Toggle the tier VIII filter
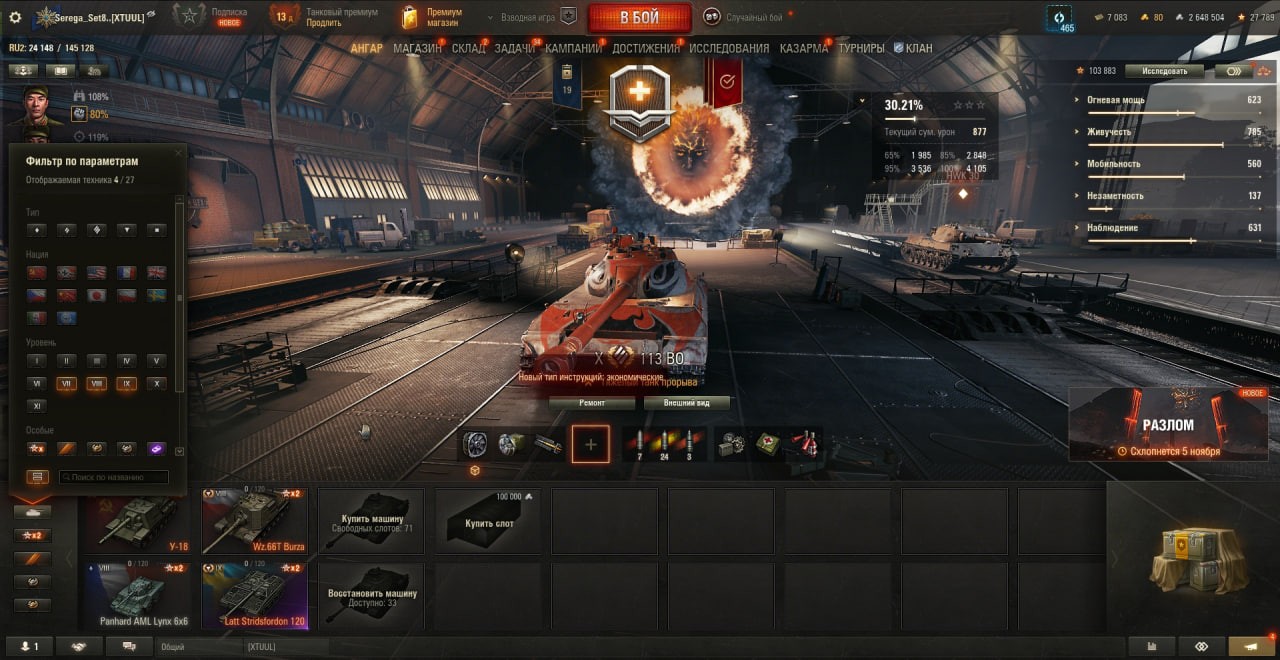This screenshot has width=1280, height=660. 97,383
